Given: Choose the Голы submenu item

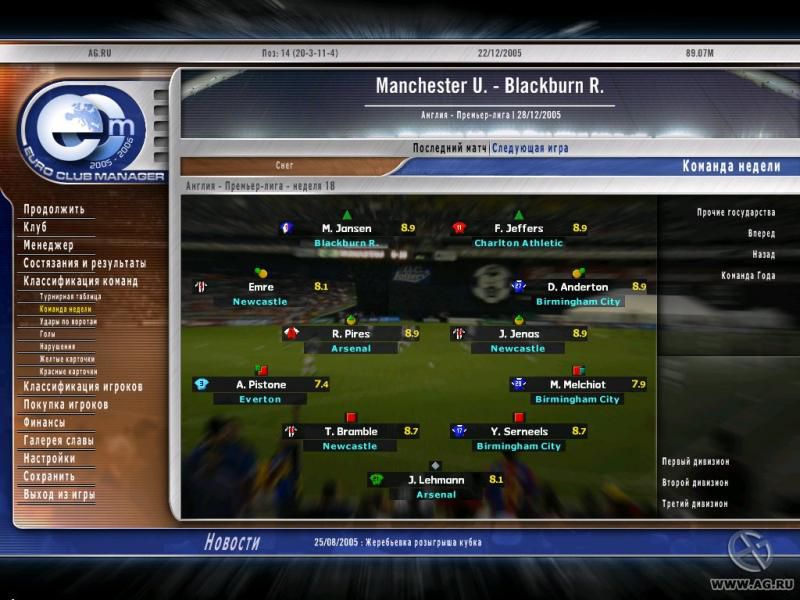Looking at the screenshot, I should point(48,334).
